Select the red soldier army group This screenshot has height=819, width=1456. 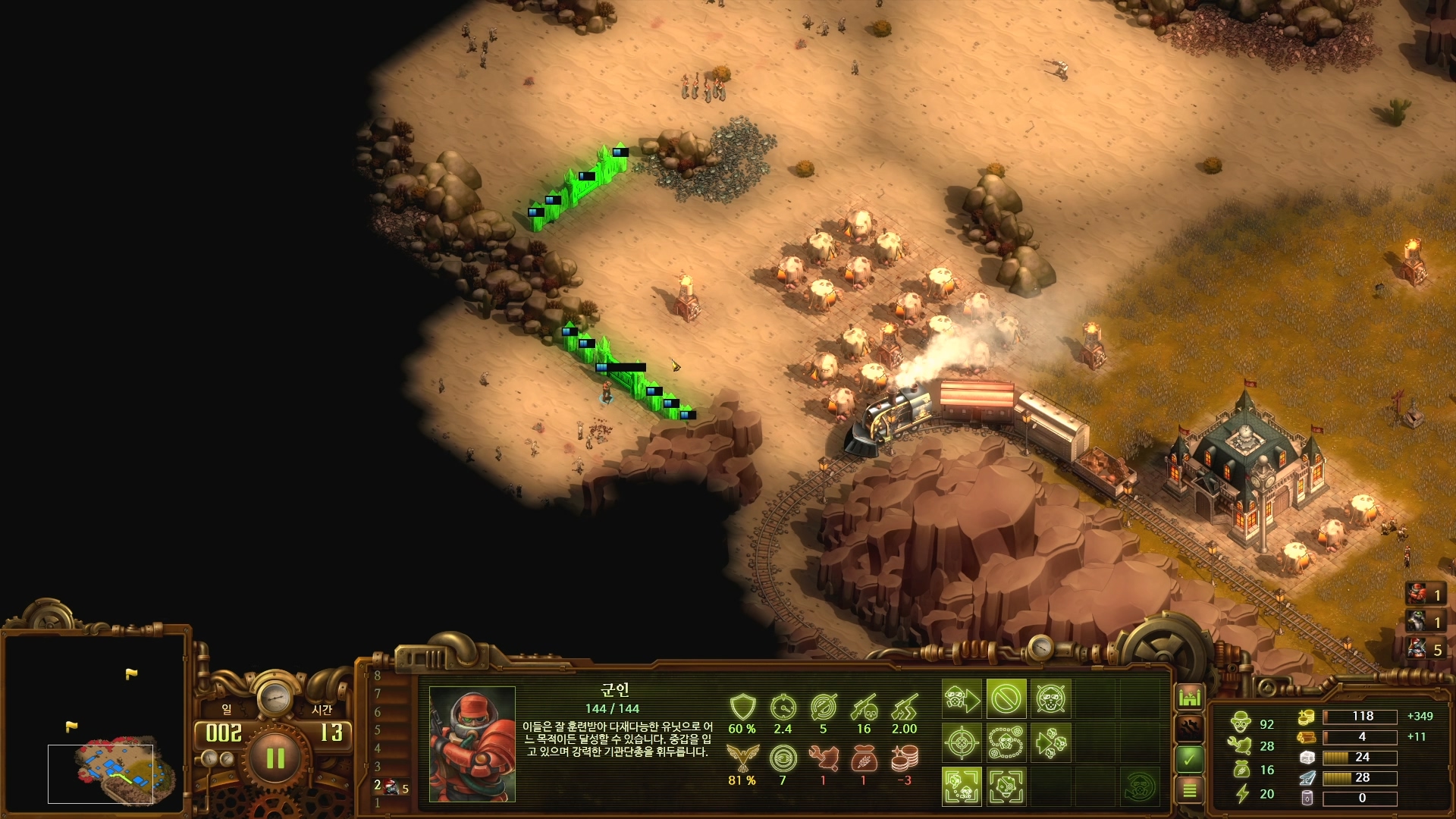tap(1425, 595)
